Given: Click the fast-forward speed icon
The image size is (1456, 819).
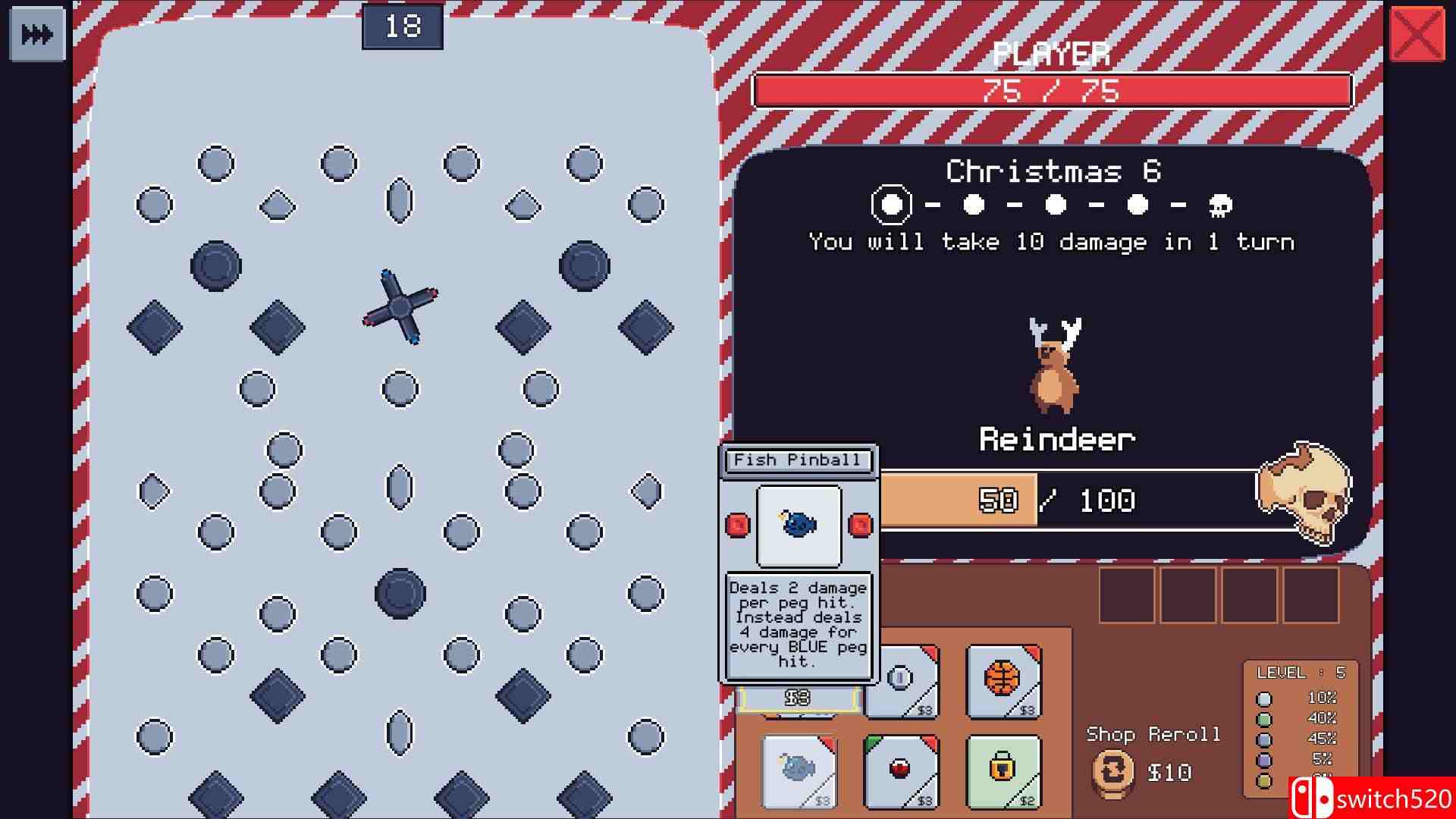Looking at the screenshot, I should coord(36,33).
